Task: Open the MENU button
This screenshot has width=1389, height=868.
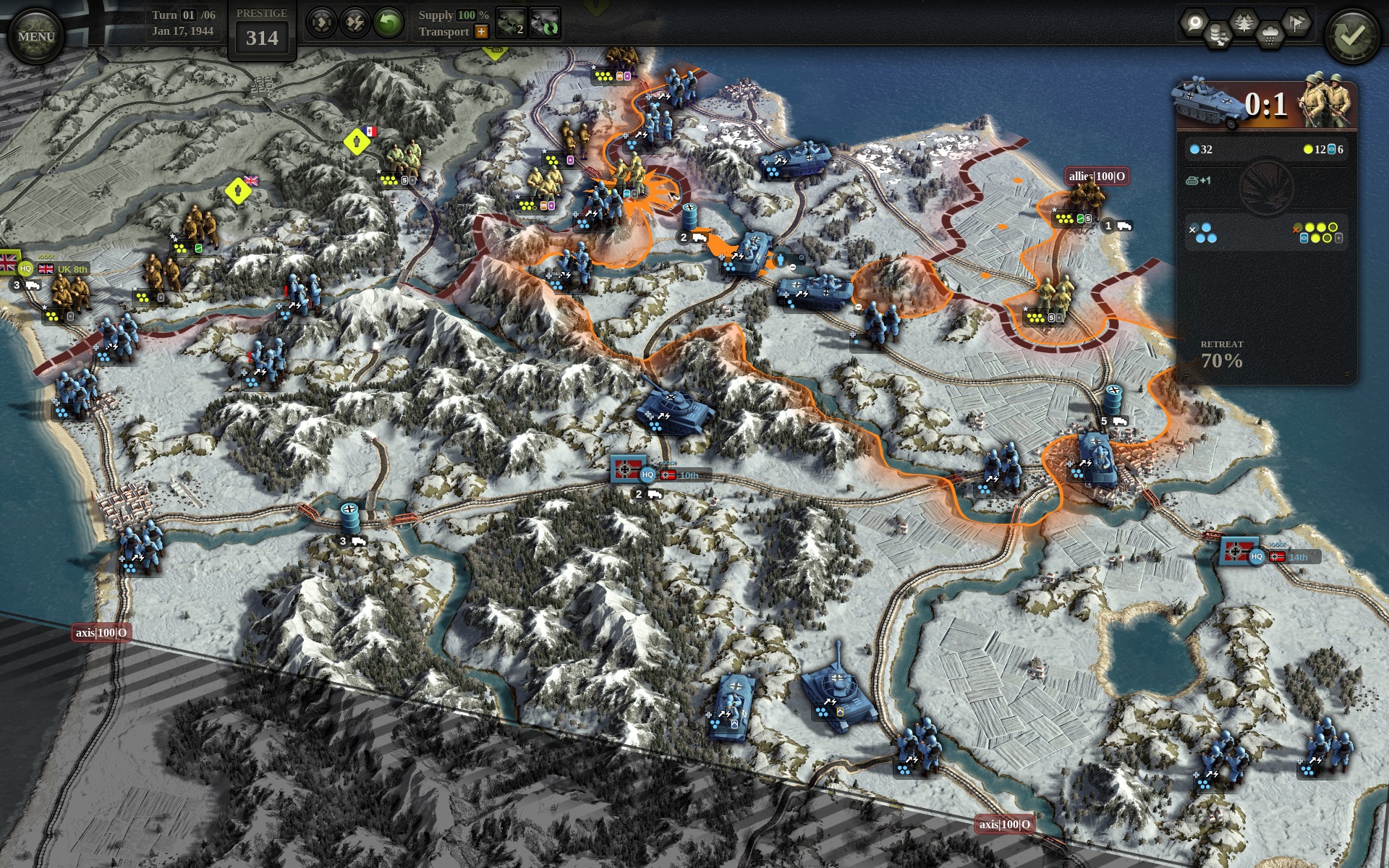Action: (35, 36)
